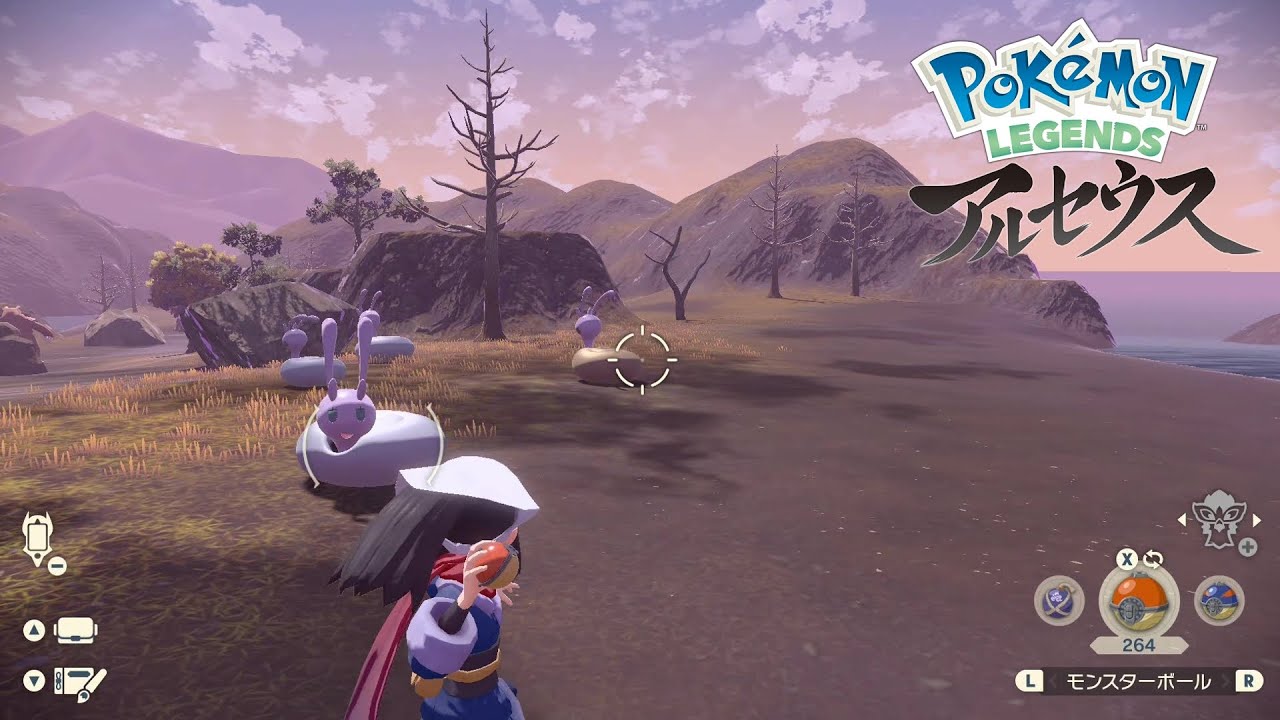This screenshot has width=1280, height=720.
Task: Click the right arrow to cycle partner Pokémon
Action: (1259, 519)
